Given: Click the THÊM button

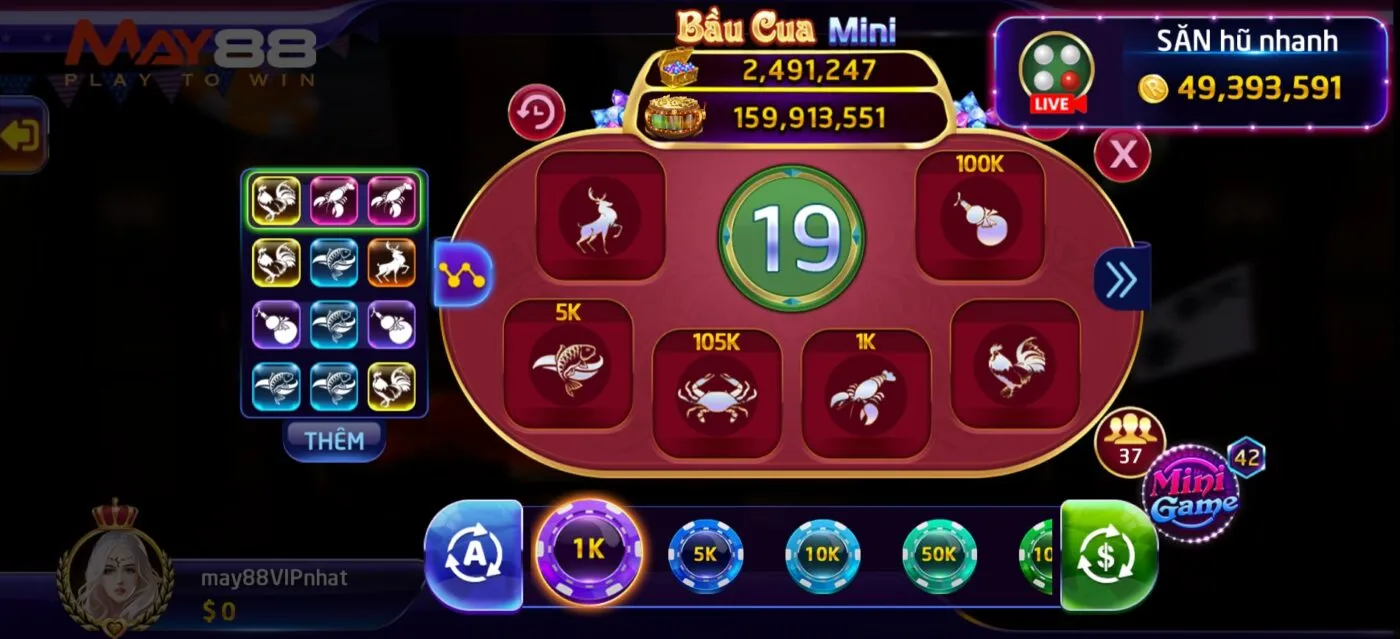Looking at the screenshot, I should coord(334,440).
